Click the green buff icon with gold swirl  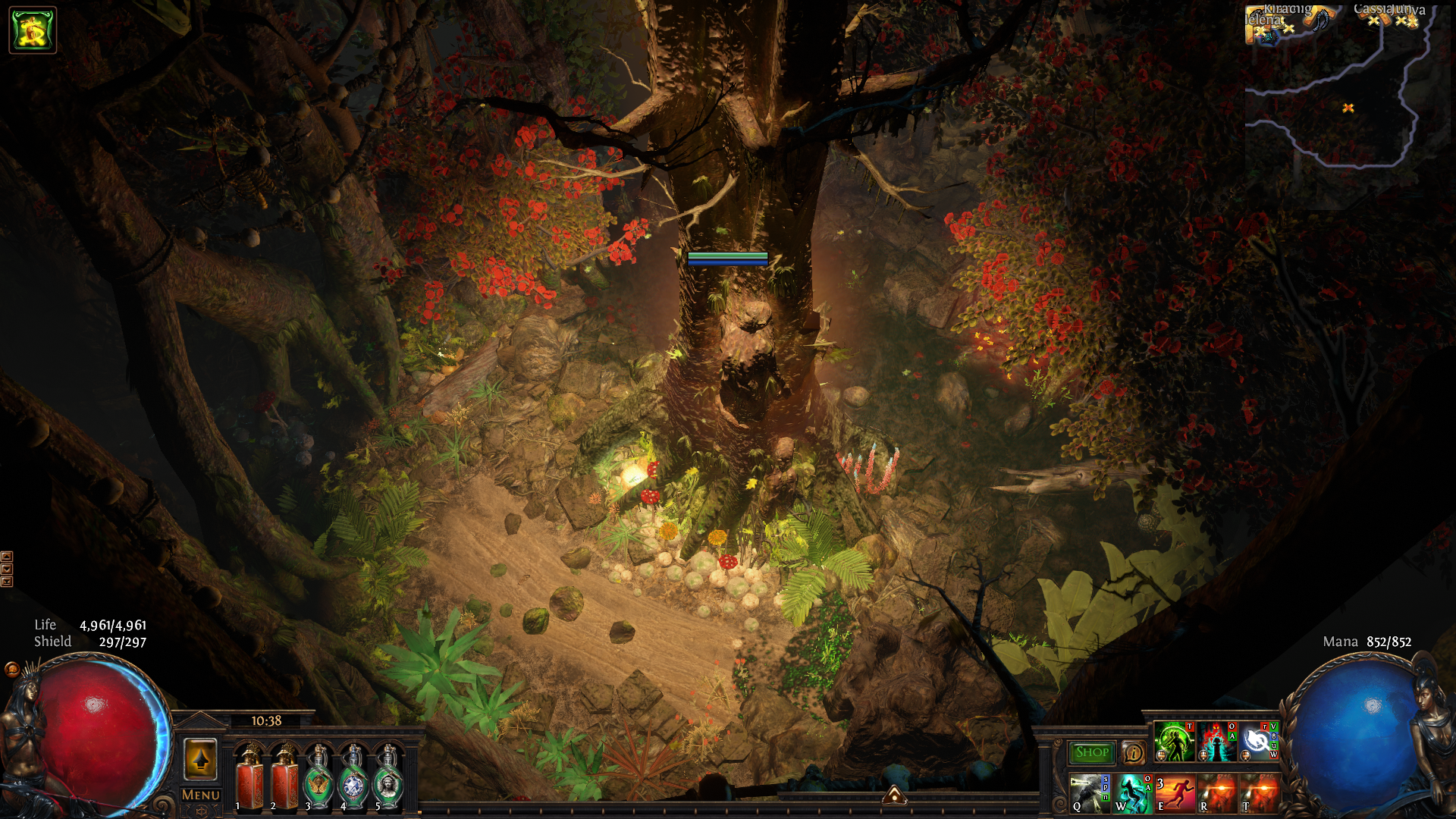33,30
